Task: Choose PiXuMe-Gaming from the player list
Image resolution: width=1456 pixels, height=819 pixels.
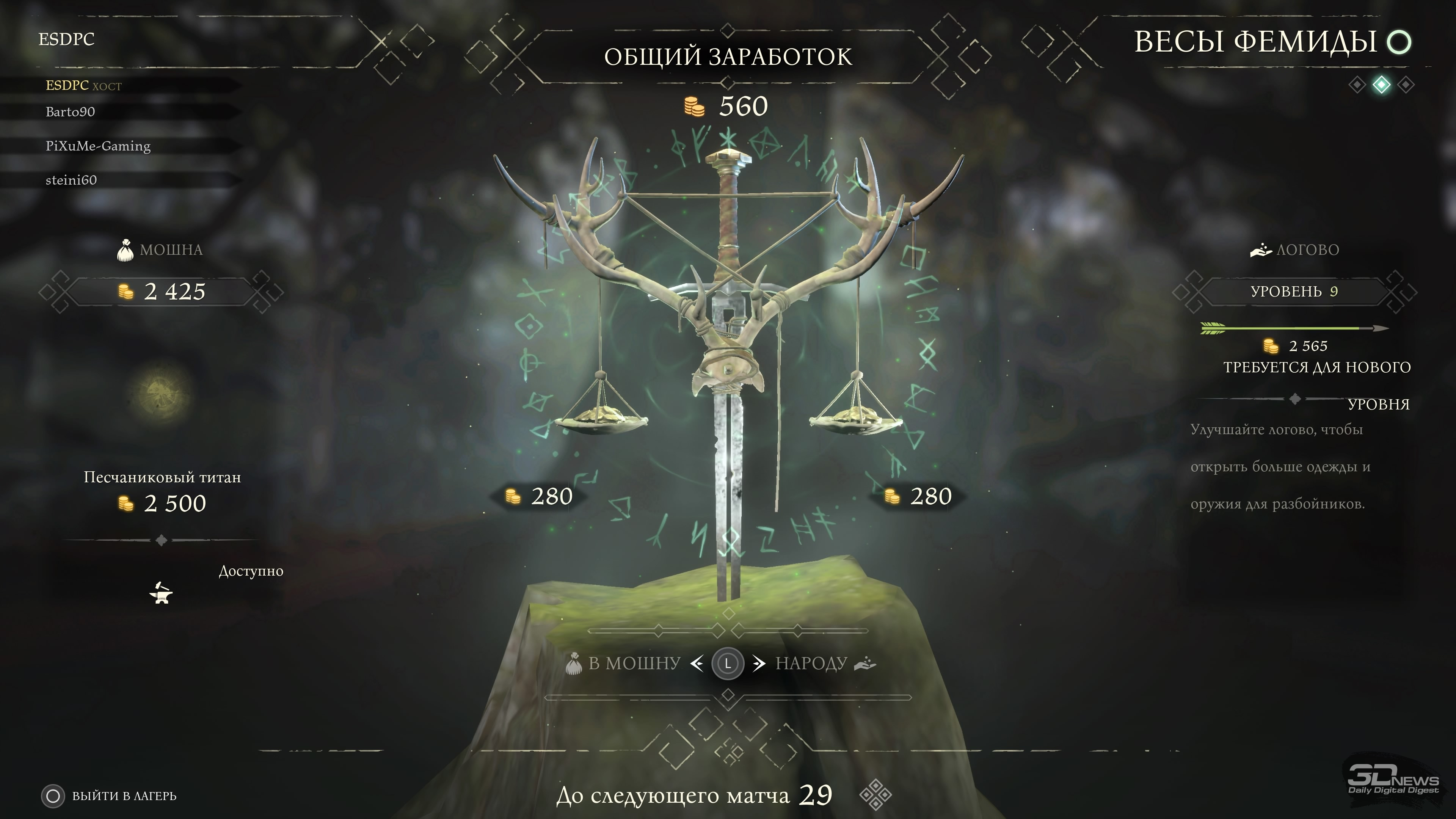Action: tap(98, 146)
